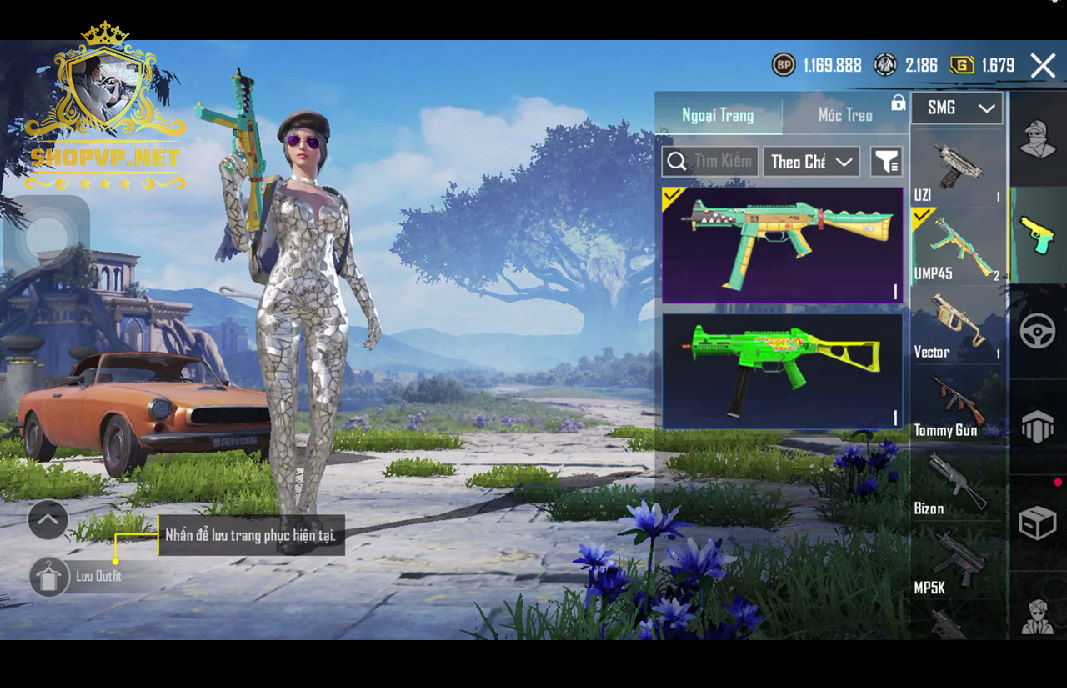Choose Tommy Gun from the weapon list
Screen dimensions: 1067x688
(x=957, y=404)
